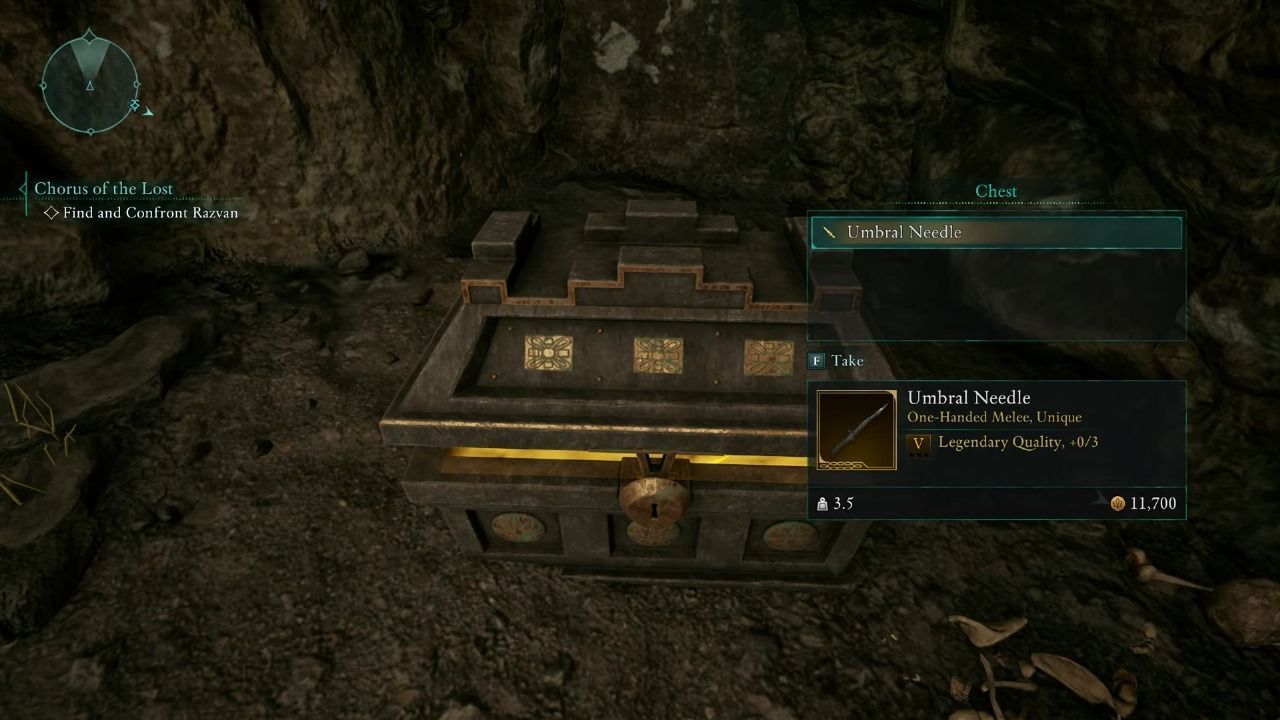The image size is (1280, 720).
Task: Select the sword icon beside Umbral Needle
Action: [x=827, y=231]
